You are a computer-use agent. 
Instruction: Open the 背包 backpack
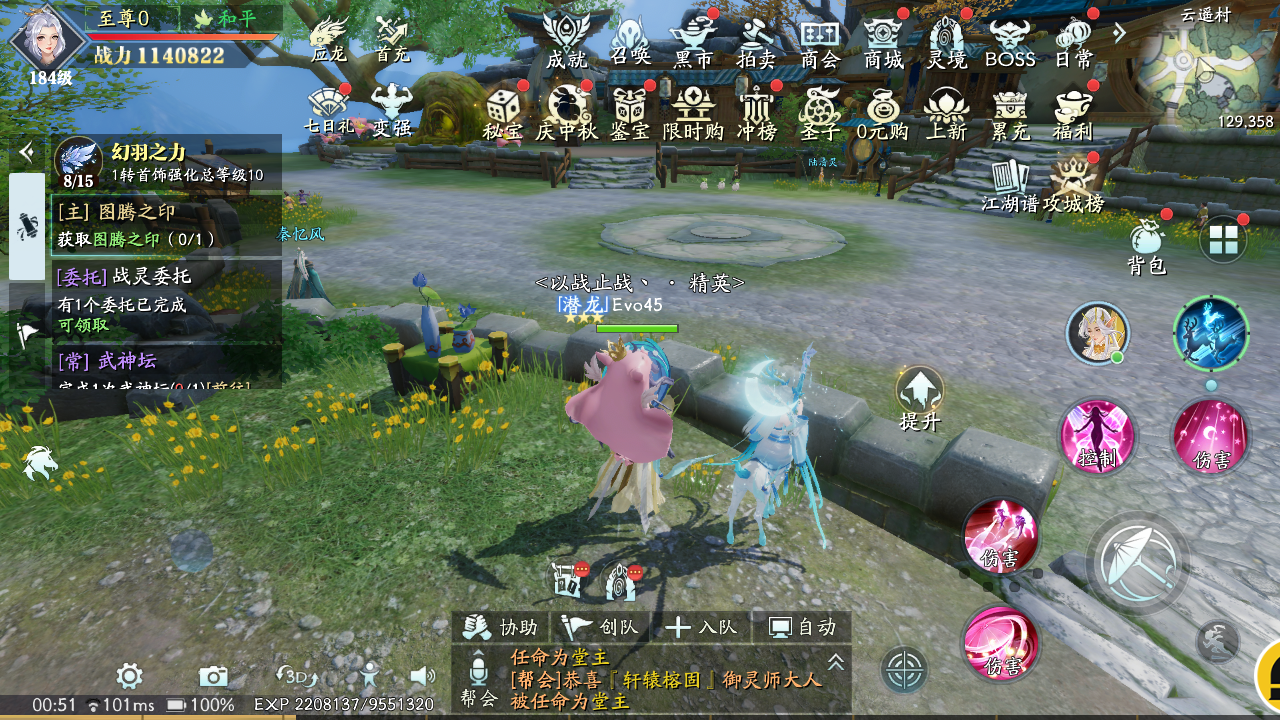coord(1147,246)
